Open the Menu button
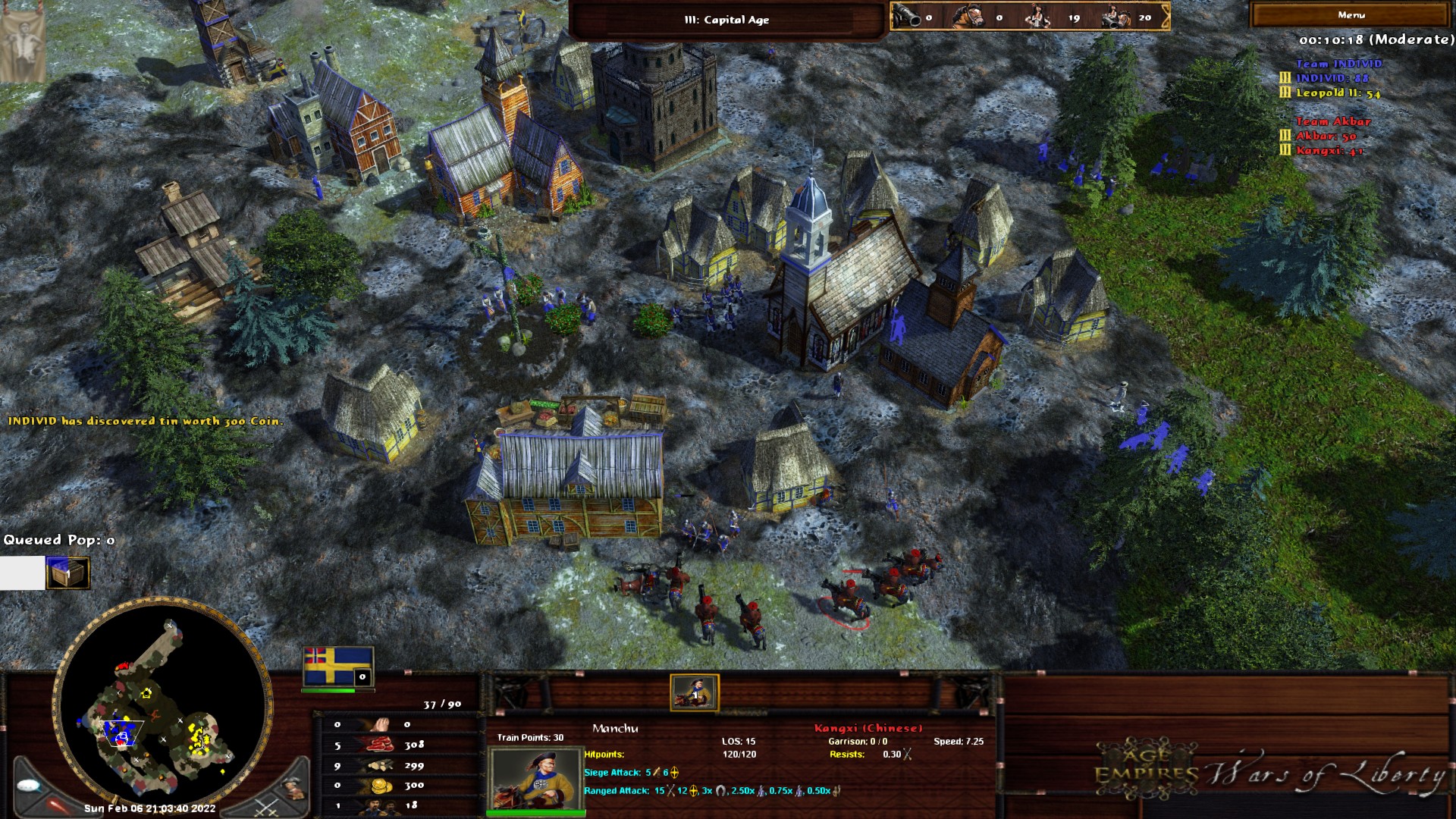The image size is (1456, 819). [x=1351, y=15]
